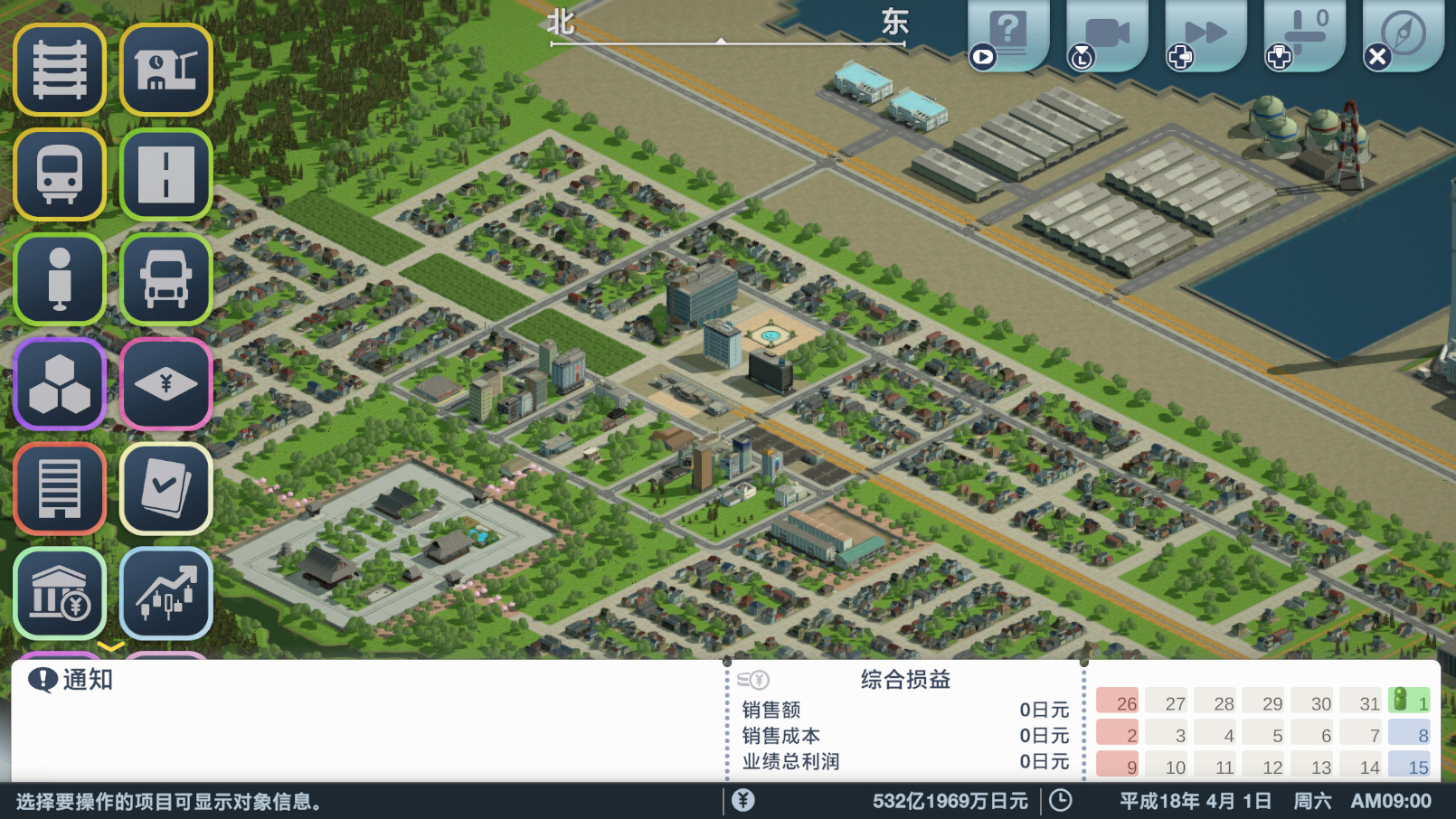Open the materials hexagon panel

(x=59, y=384)
